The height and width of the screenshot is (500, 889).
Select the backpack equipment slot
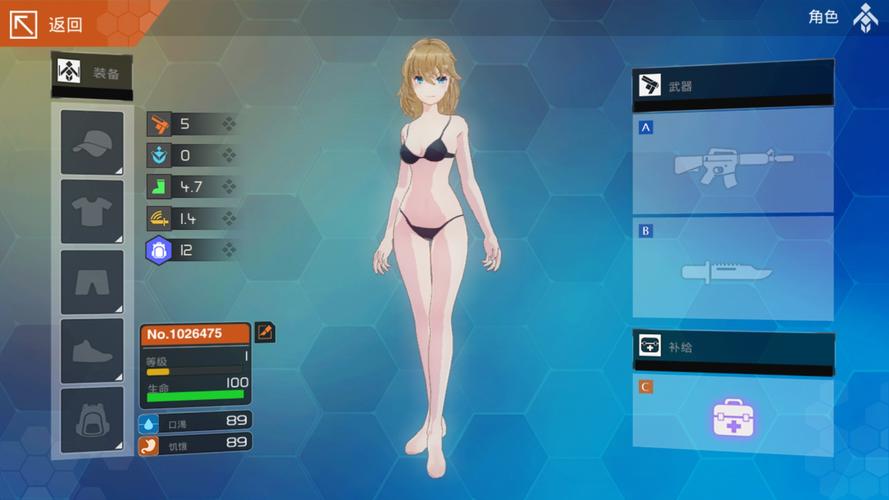click(x=92, y=420)
